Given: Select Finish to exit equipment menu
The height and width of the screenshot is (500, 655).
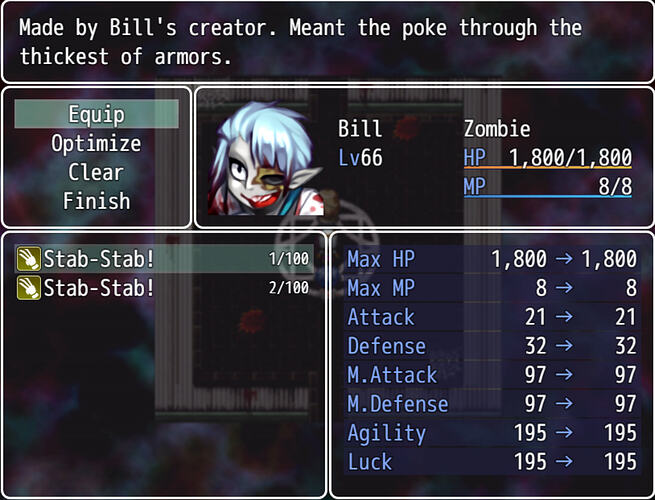Looking at the screenshot, I should pyautogui.click(x=96, y=201).
